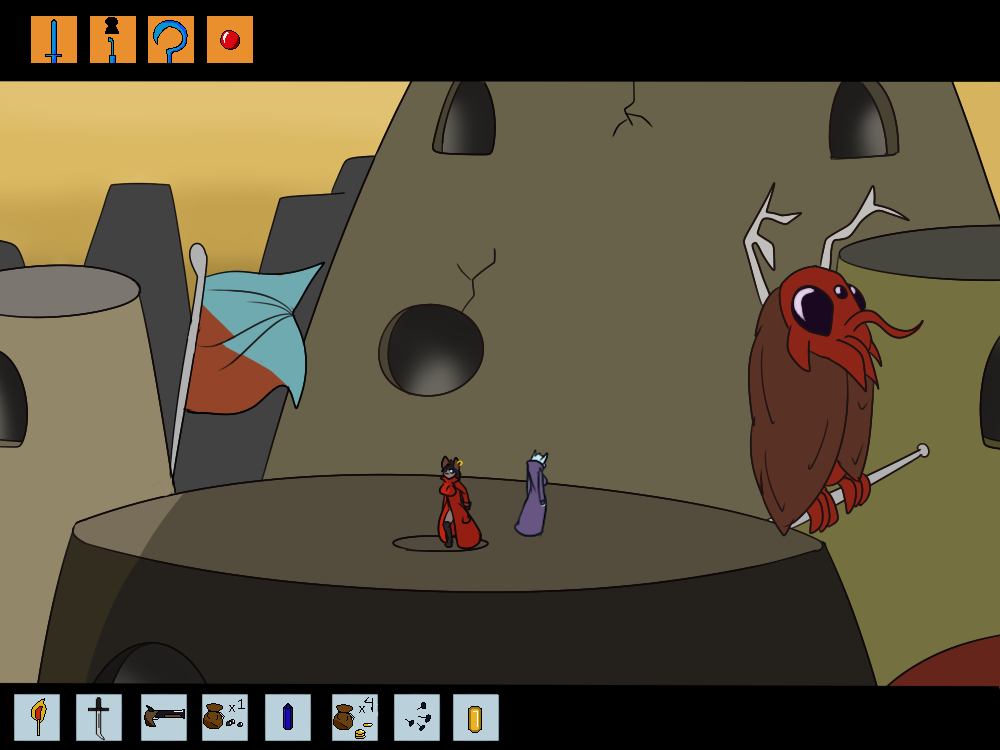Viewport: 1000px width, 750px height.
Task: Choose the lockpick and keyhole action
Action: coord(113,40)
